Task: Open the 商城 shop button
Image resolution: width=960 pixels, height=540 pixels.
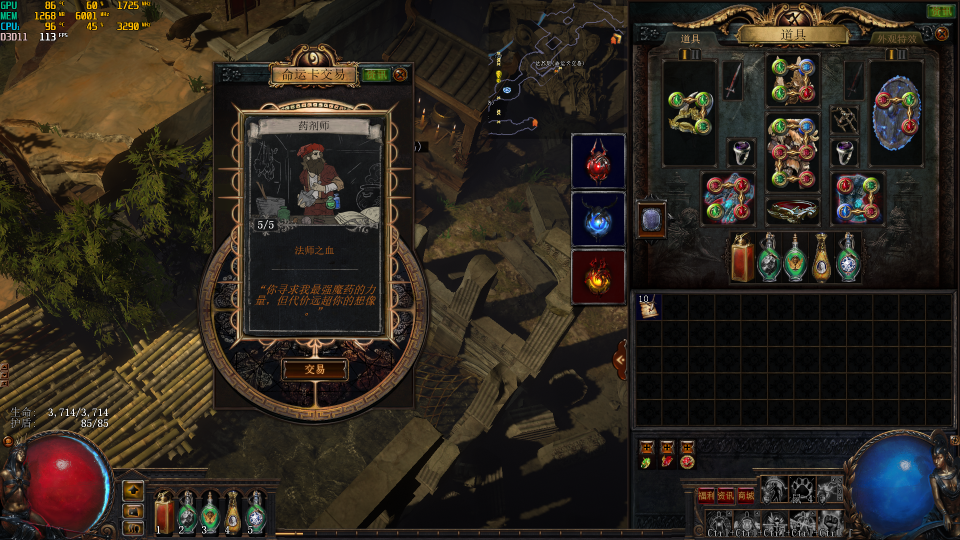Action: click(x=746, y=495)
